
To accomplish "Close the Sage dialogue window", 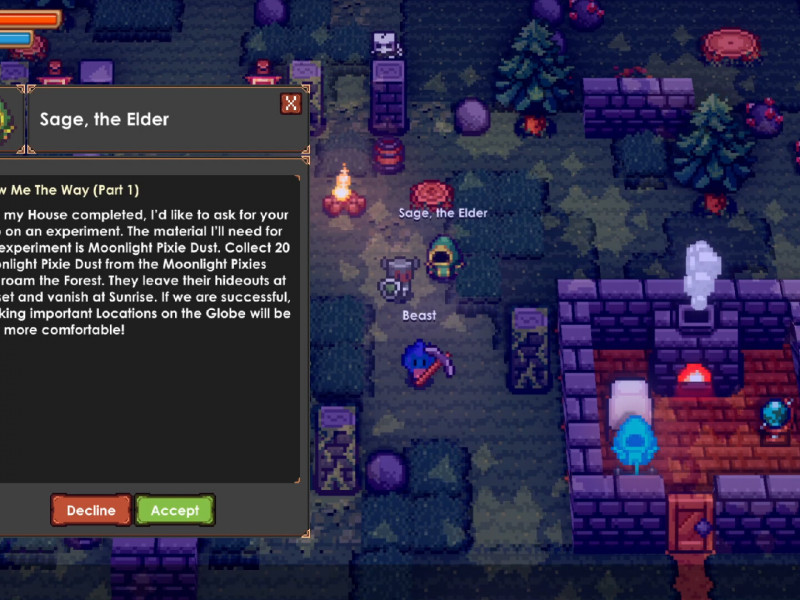I will [x=291, y=103].
